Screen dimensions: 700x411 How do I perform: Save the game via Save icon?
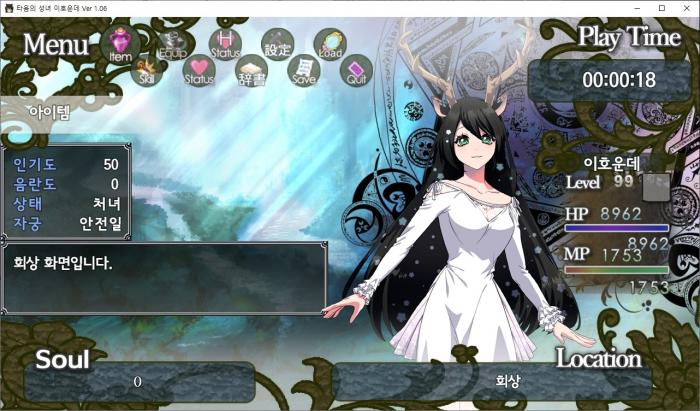click(x=303, y=70)
